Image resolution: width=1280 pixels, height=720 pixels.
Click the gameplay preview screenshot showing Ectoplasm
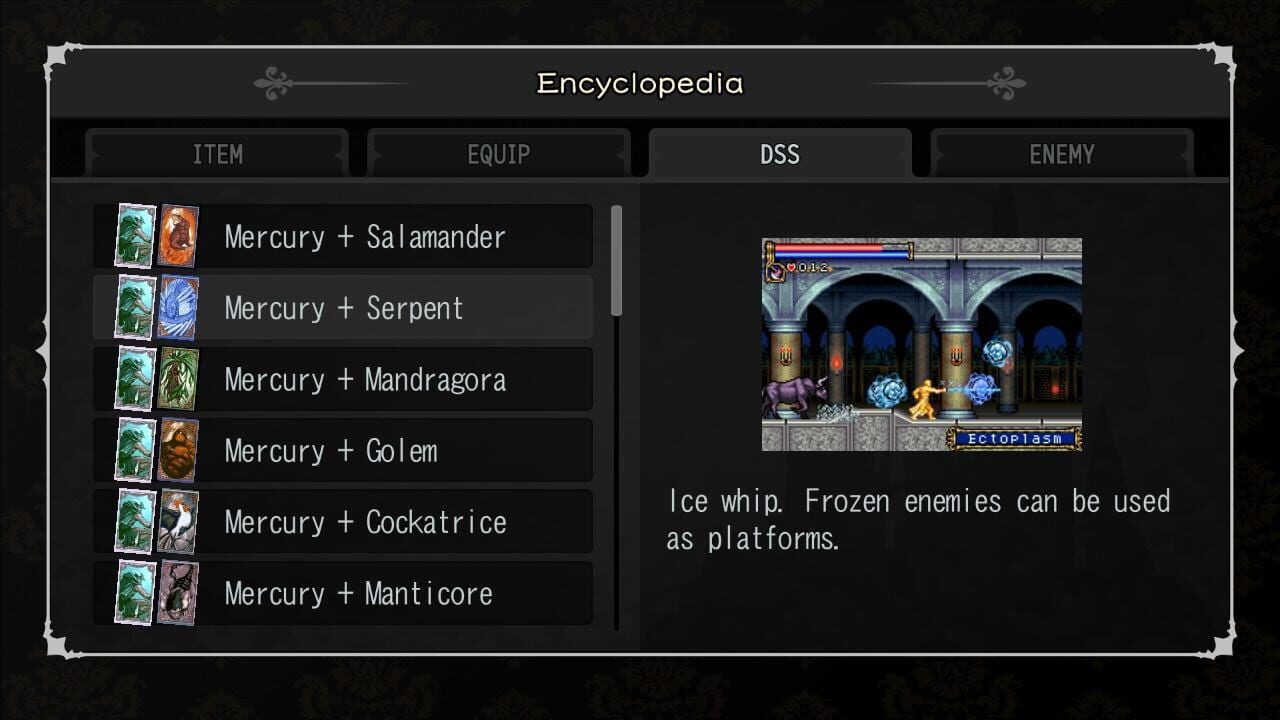coord(922,342)
